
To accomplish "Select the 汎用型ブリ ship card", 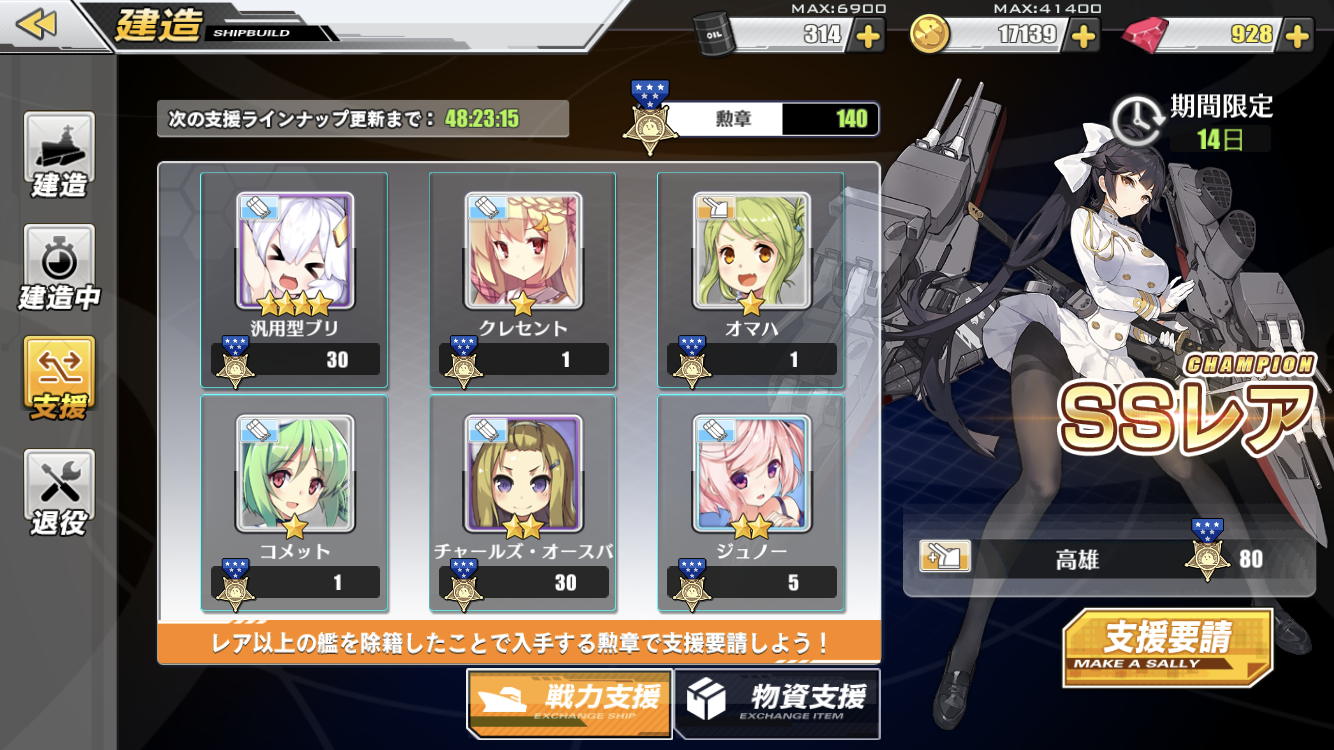I will point(294,280).
